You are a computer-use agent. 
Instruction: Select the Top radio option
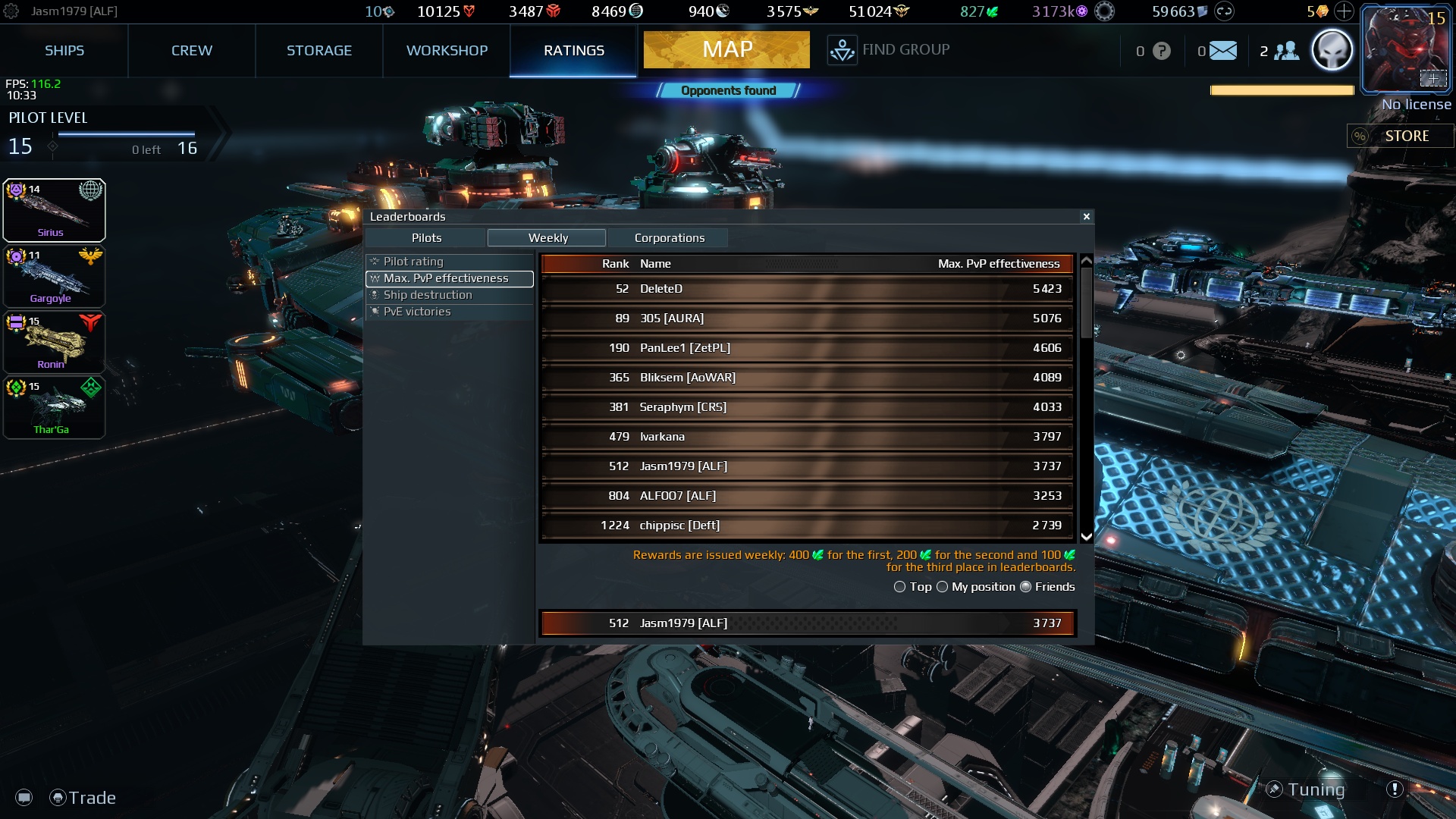[x=900, y=587]
